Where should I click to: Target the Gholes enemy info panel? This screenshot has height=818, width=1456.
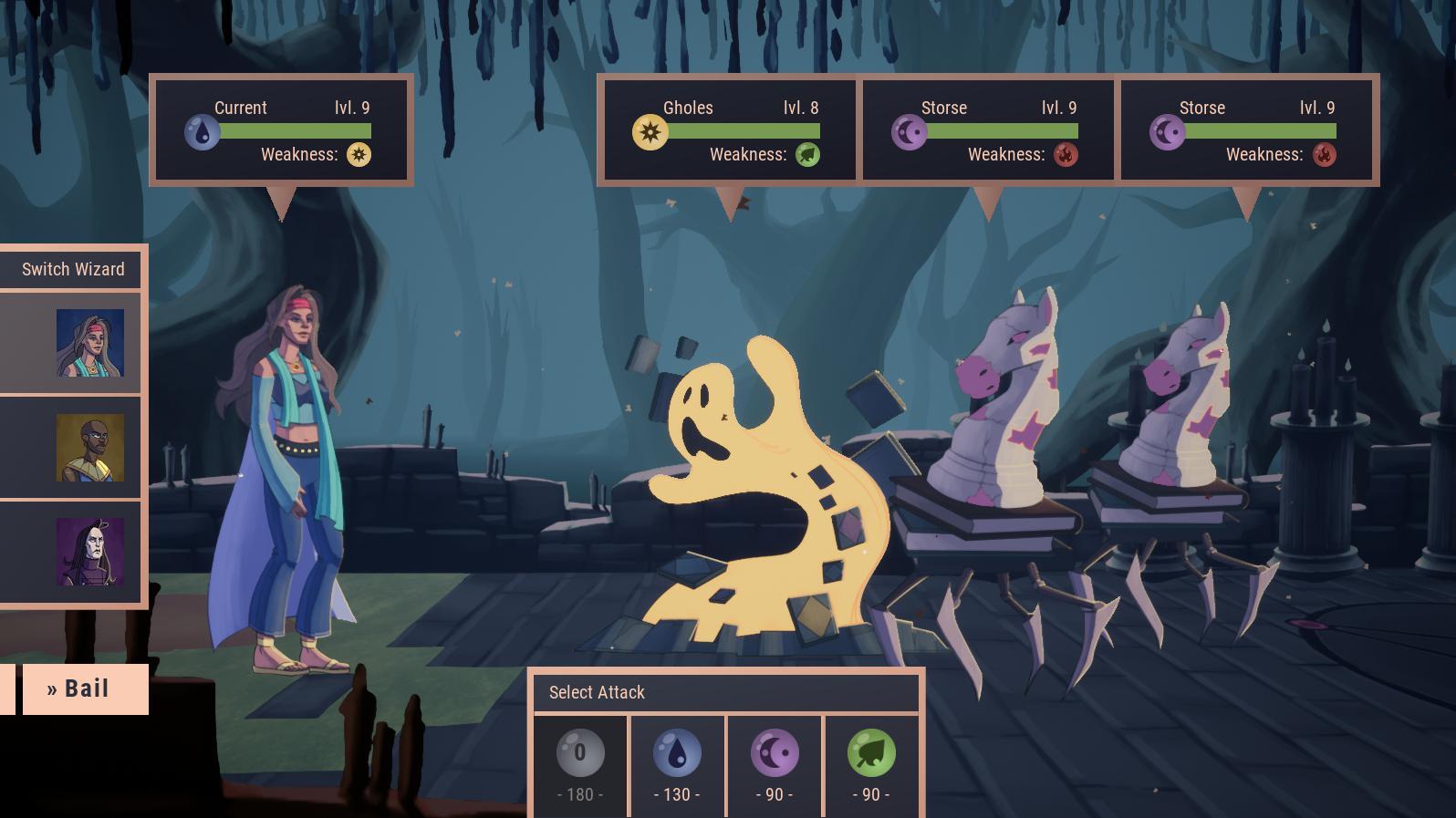(730, 130)
